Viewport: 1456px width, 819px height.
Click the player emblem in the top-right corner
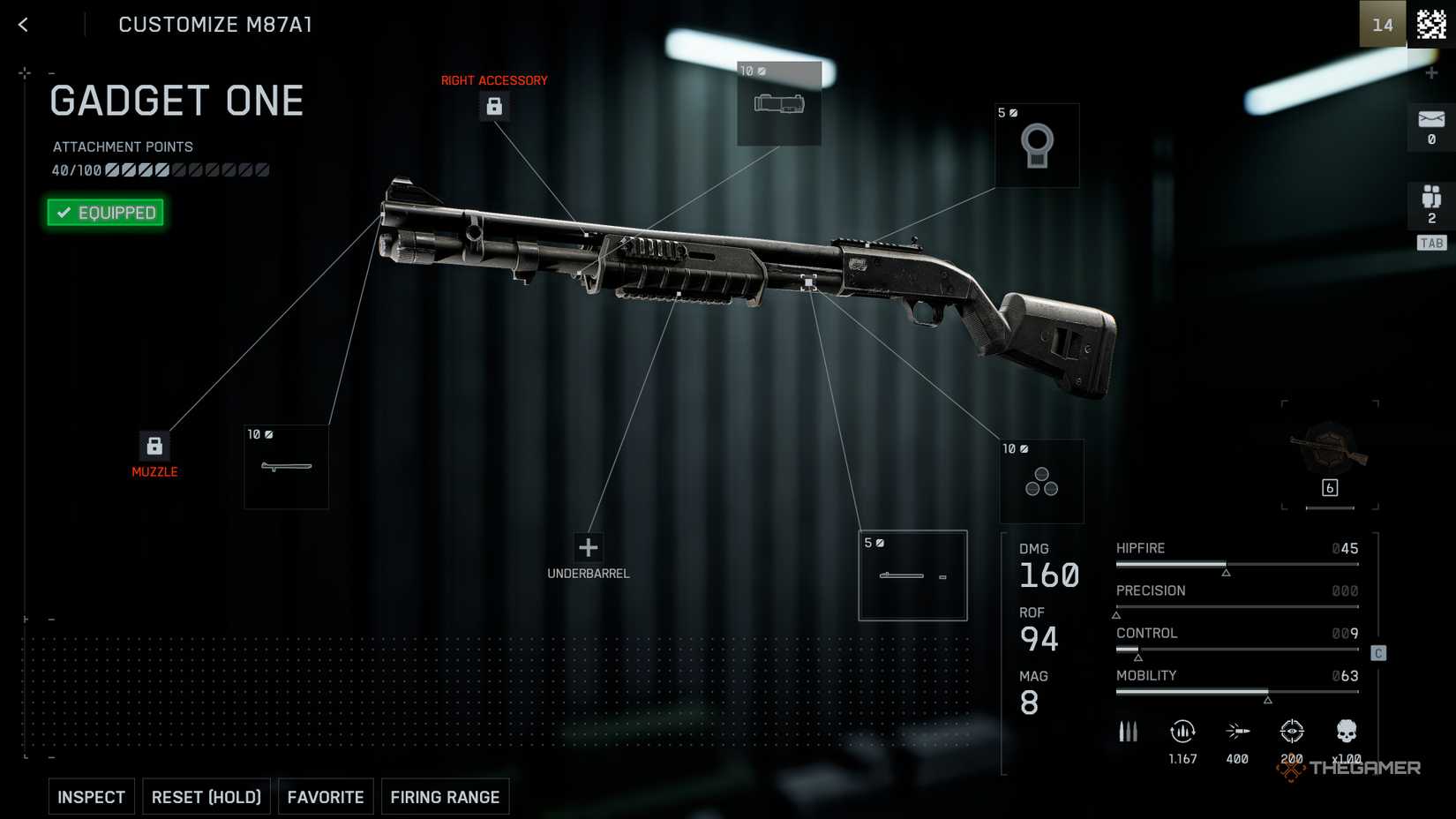tap(1430, 25)
